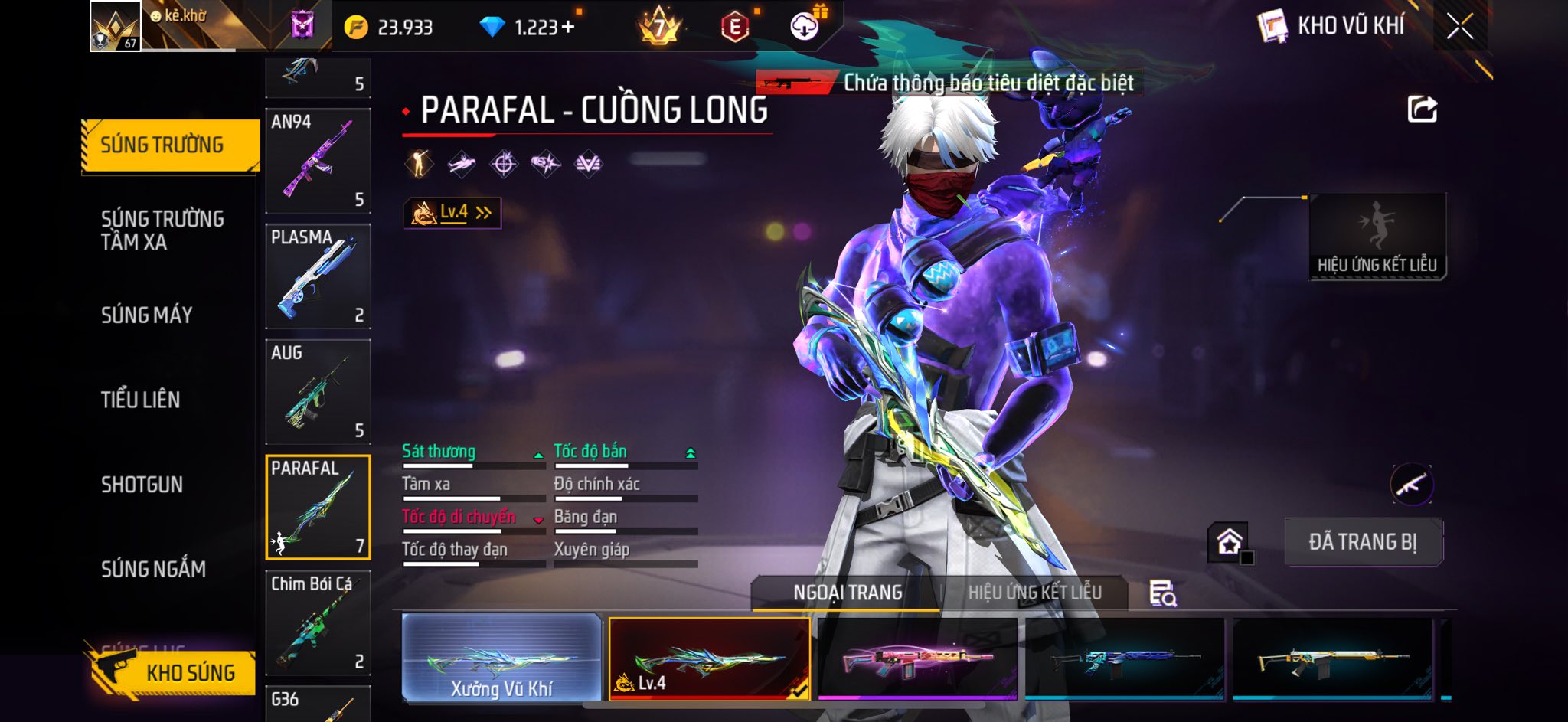Open Xưởng Vũ Khí workshop tile
Screen dimensions: 1568x722
click(501, 658)
